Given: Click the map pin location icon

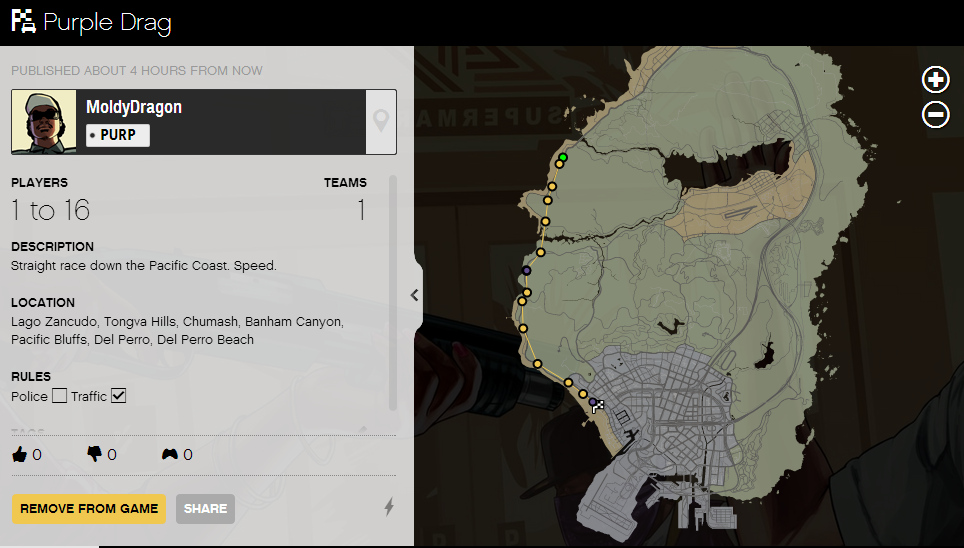Looking at the screenshot, I should pos(381,122).
